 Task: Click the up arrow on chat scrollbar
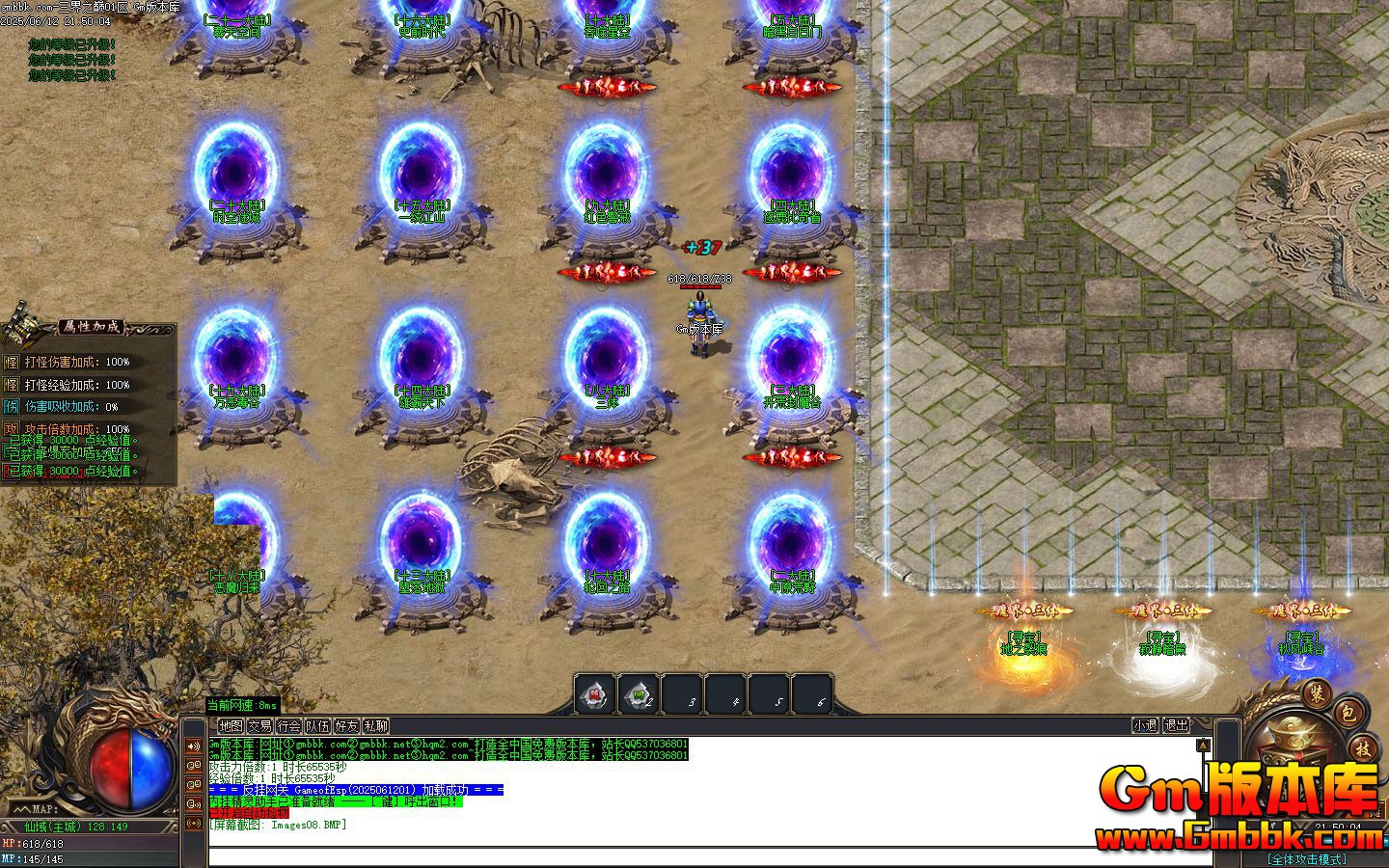pyautogui.click(x=1203, y=745)
